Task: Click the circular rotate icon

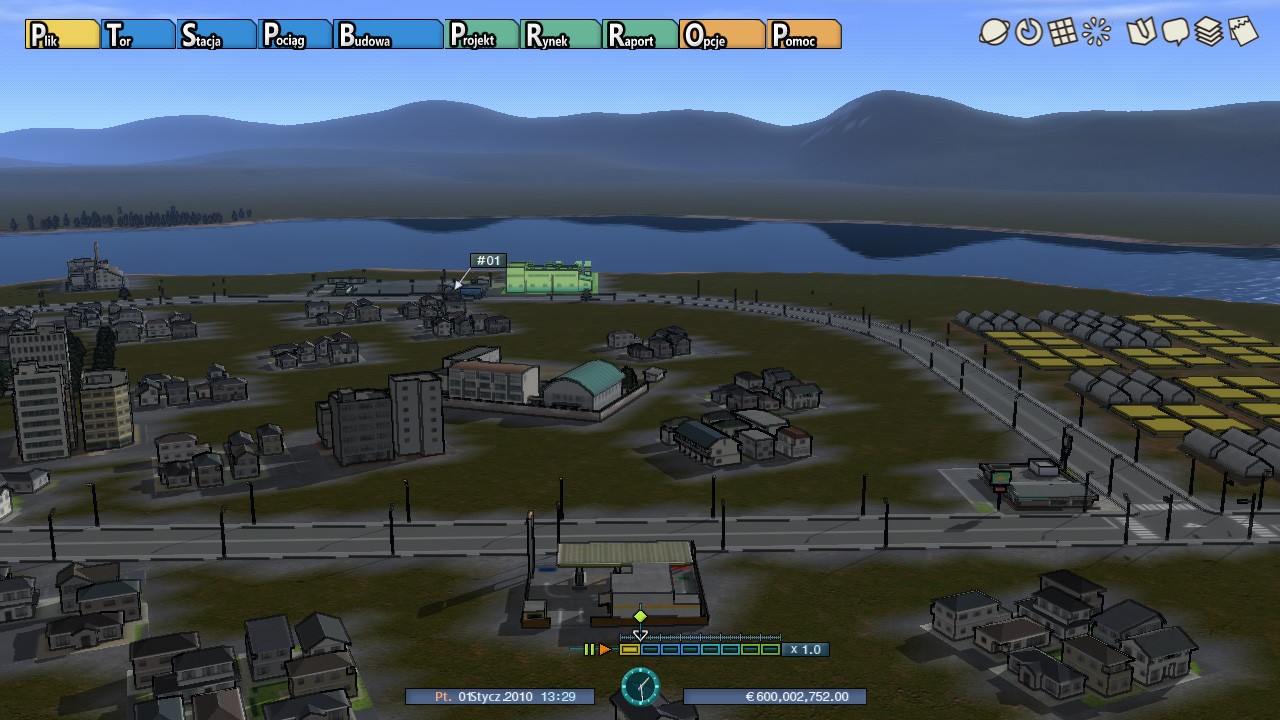Action: tap(1028, 32)
